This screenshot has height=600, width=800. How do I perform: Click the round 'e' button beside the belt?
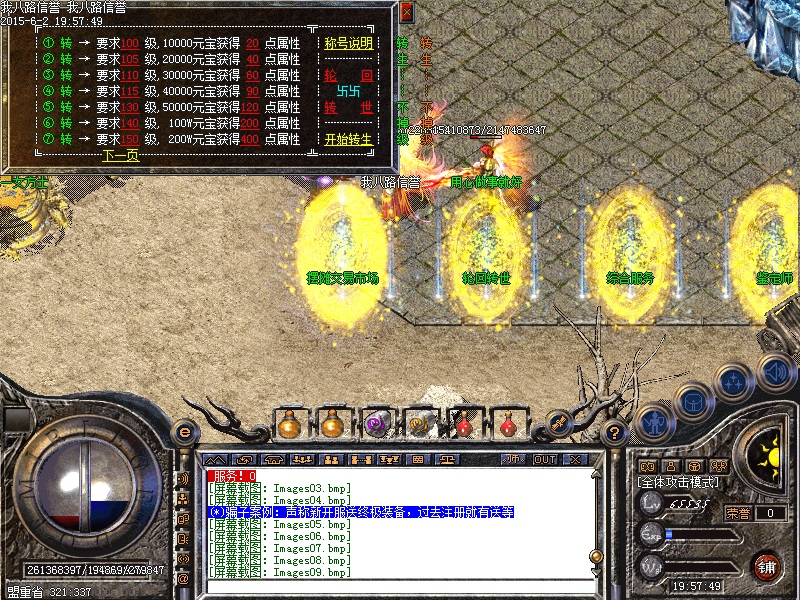(184, 432)
